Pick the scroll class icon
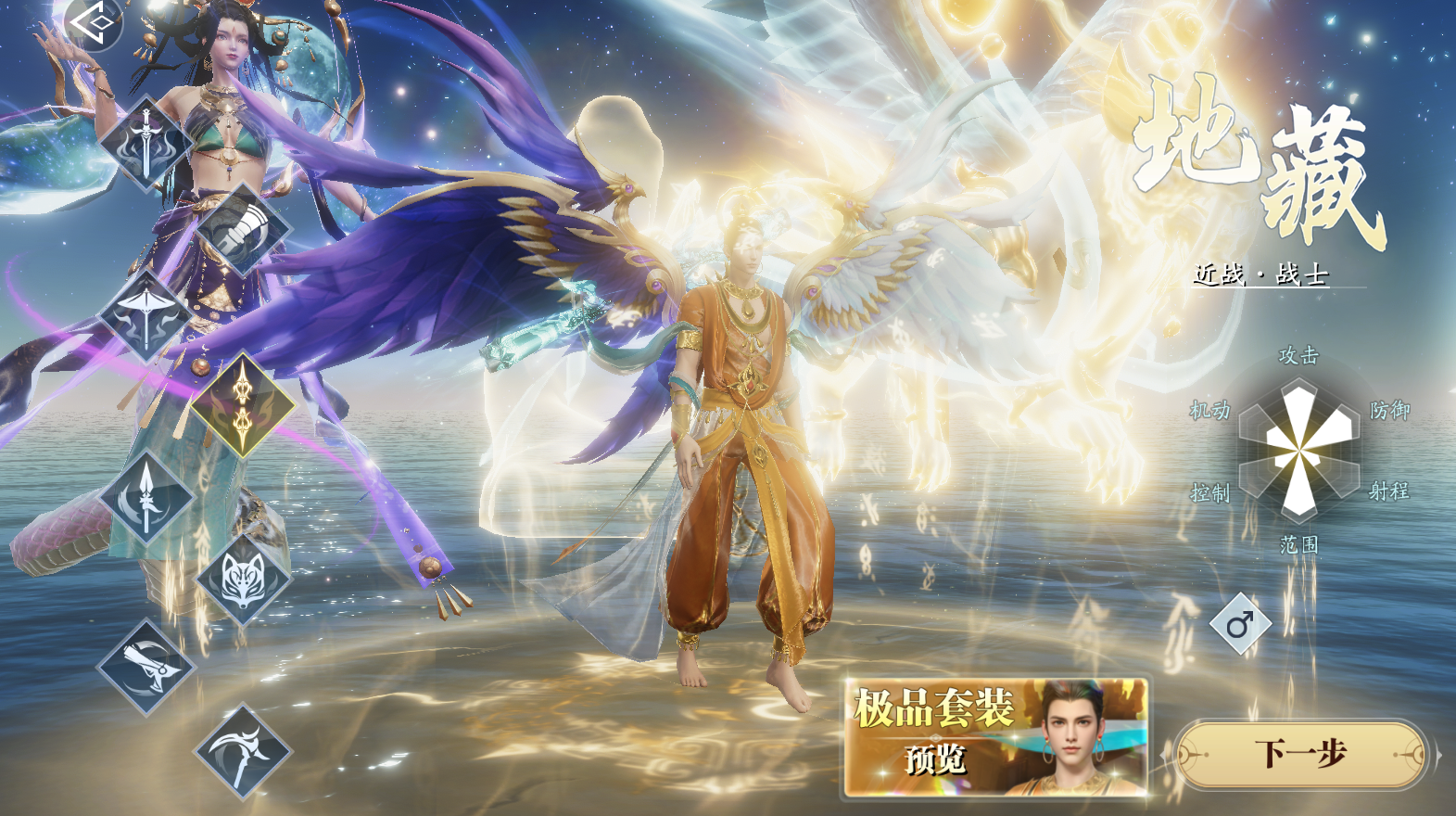The height and width of the screenshot is (816, 1456). tap(146, 667)
